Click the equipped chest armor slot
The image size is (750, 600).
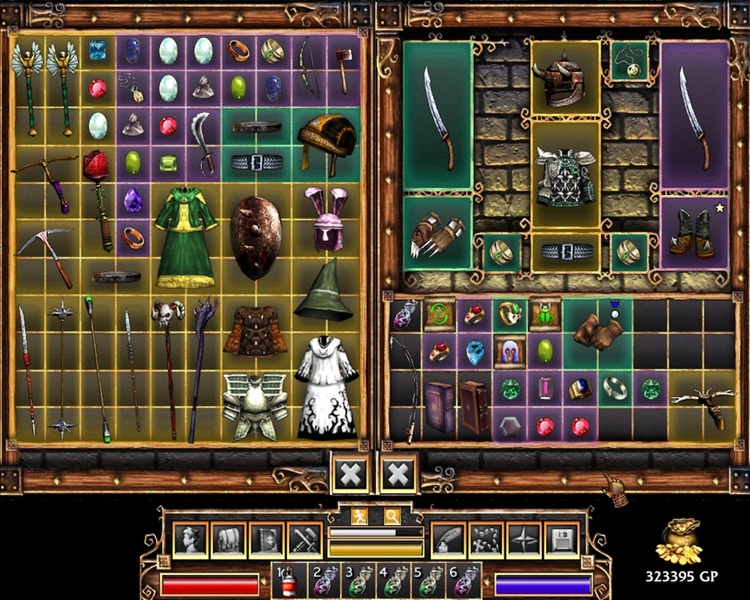[565, 176]
